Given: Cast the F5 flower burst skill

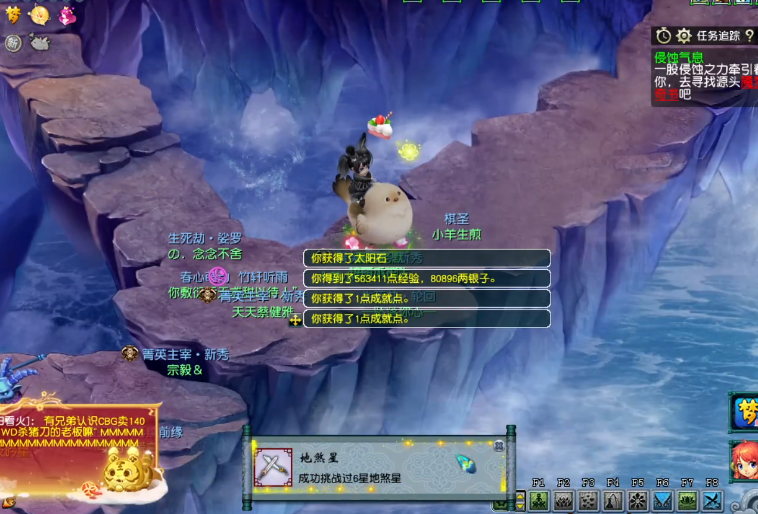Looking at the screenshot, I should (x=638, y=500).
